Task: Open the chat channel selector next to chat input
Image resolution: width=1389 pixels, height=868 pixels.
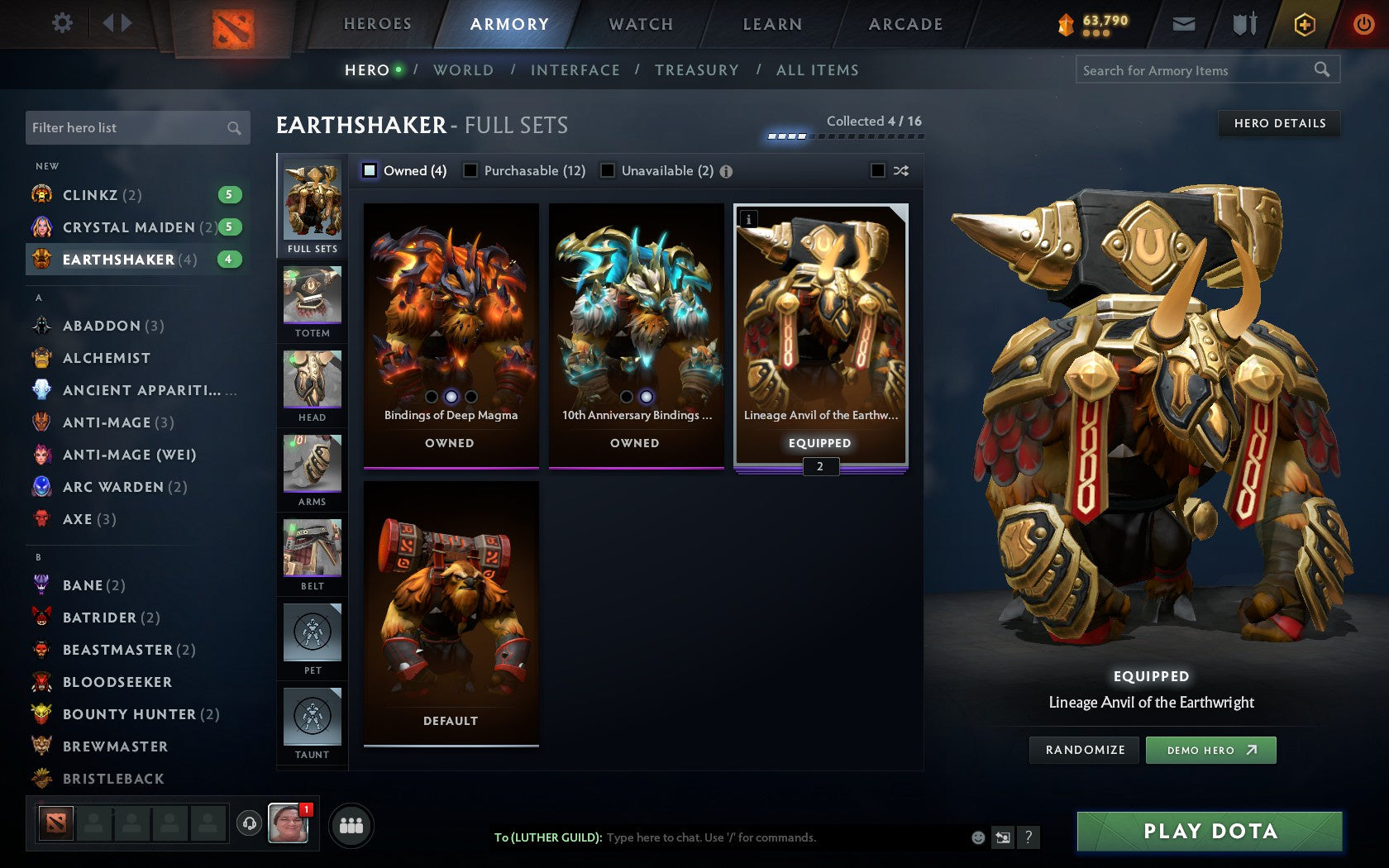Action: 1003,837
